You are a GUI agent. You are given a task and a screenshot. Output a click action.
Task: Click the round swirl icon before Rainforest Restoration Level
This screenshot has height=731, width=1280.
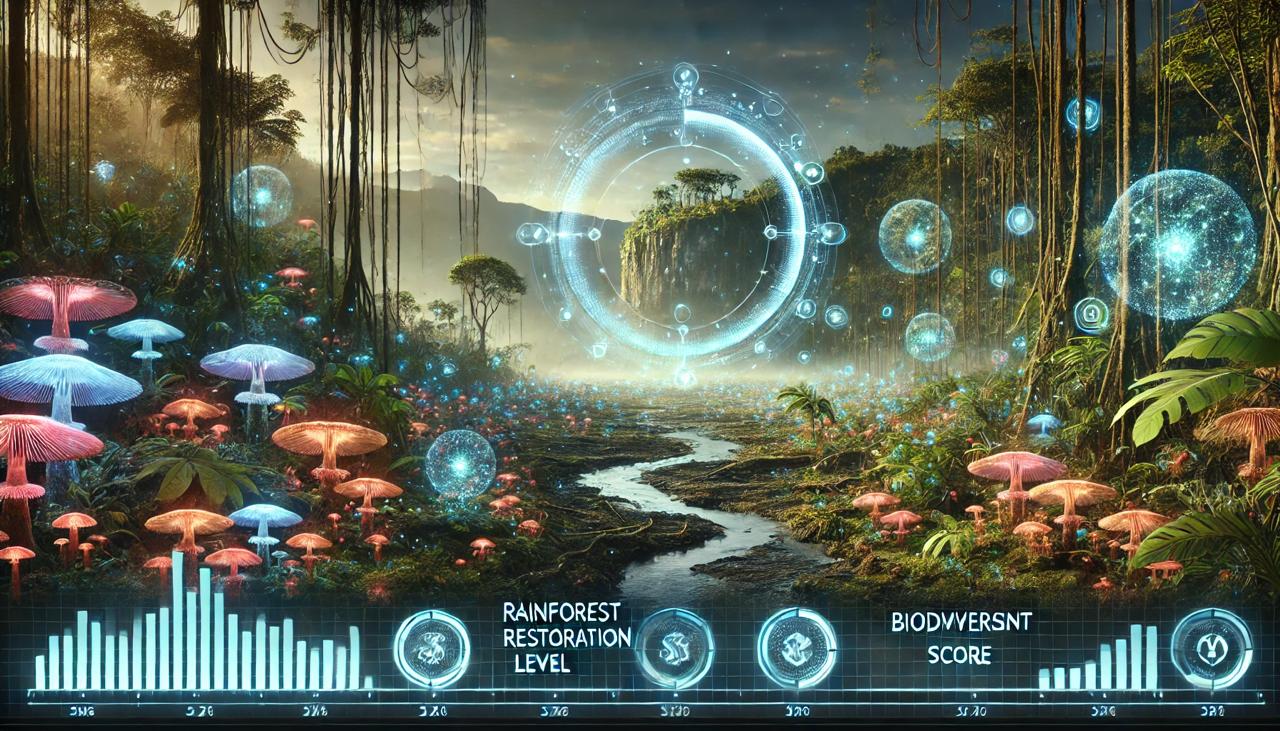click(432, 649)
